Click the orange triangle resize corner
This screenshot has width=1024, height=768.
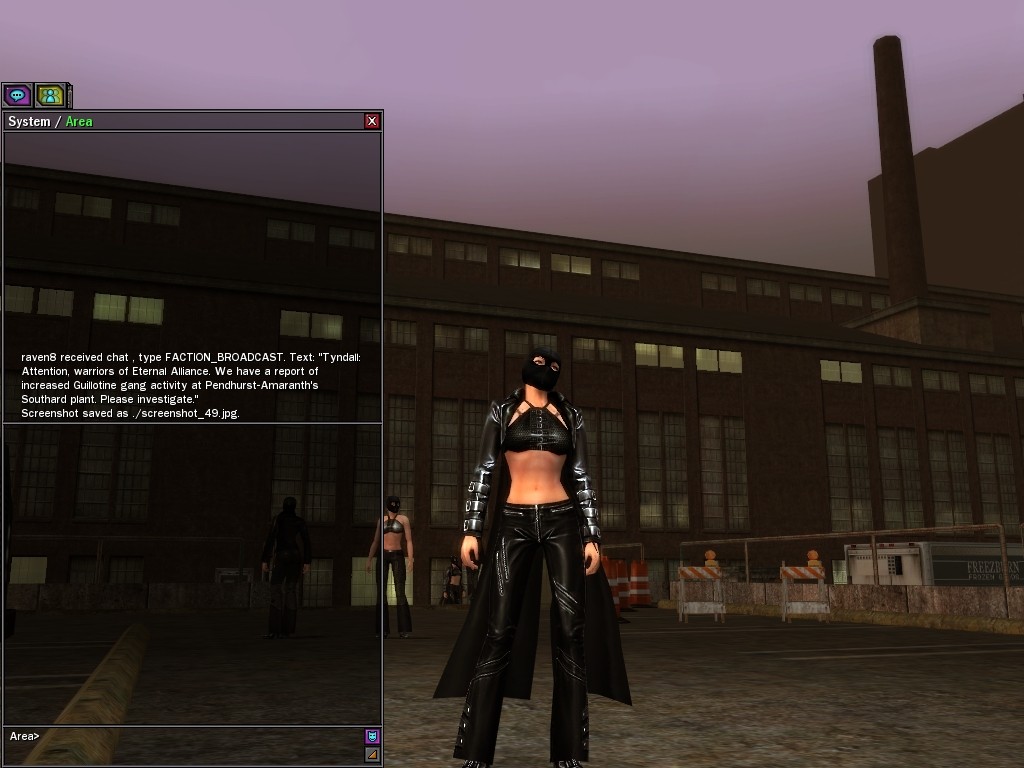372,754
